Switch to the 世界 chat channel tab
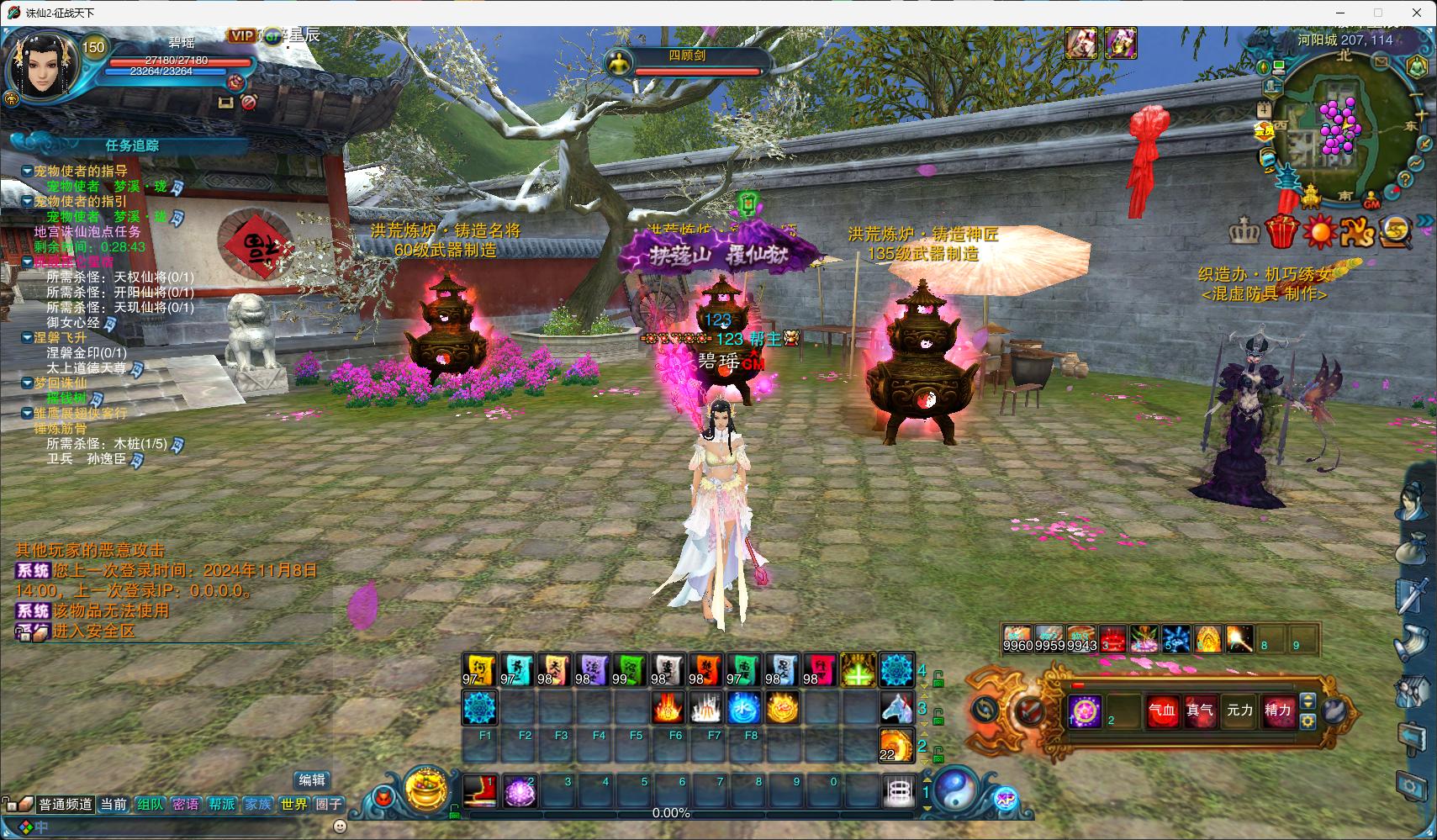The width and height of the screenshot is (1437, 840). 293,805
